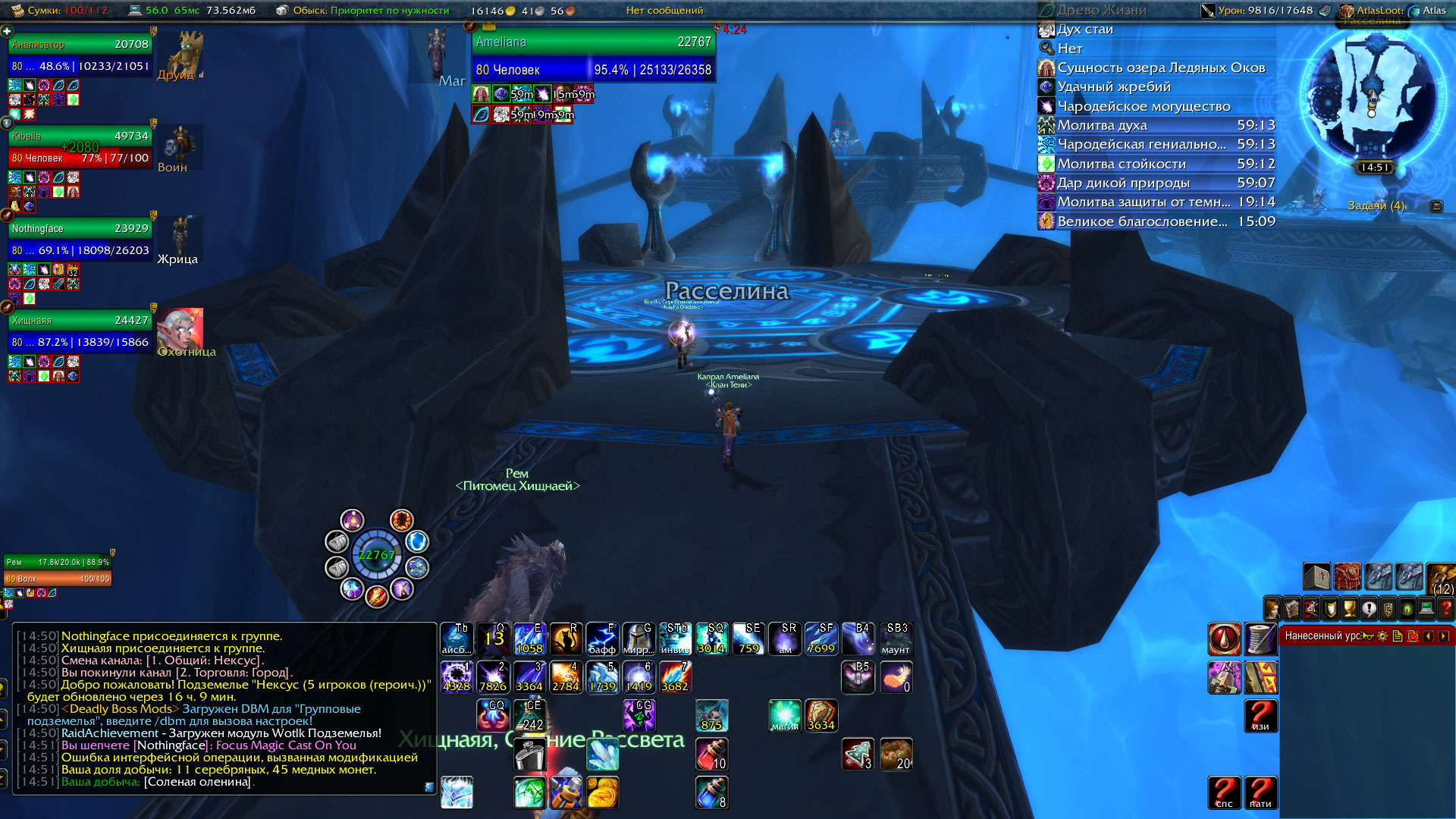Use the red health potion stack
Image resolution: width=1456 pixels, height=819 pixels.
click(711, 754)
